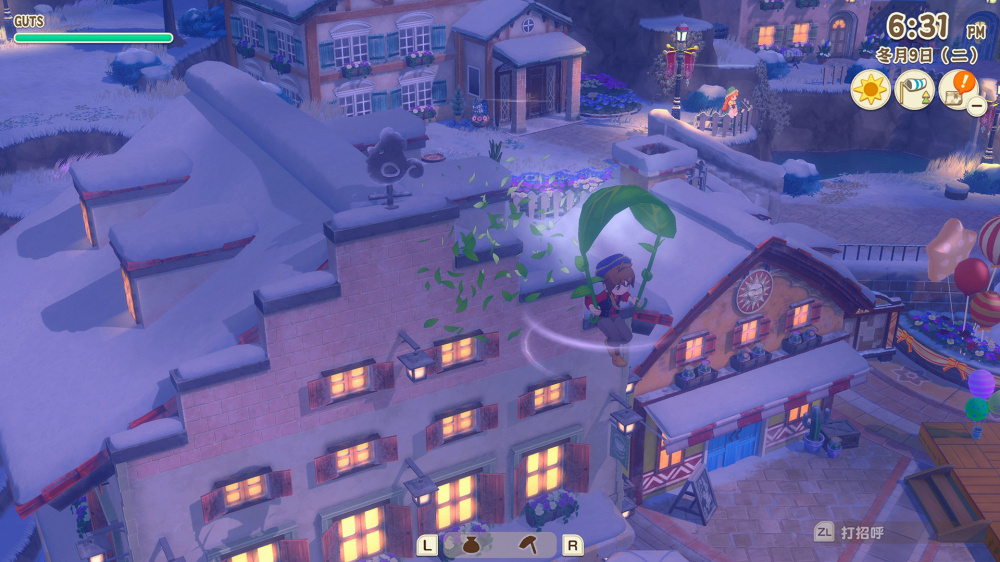Open the sunny weather forecast icon

[x=870, y=90]
